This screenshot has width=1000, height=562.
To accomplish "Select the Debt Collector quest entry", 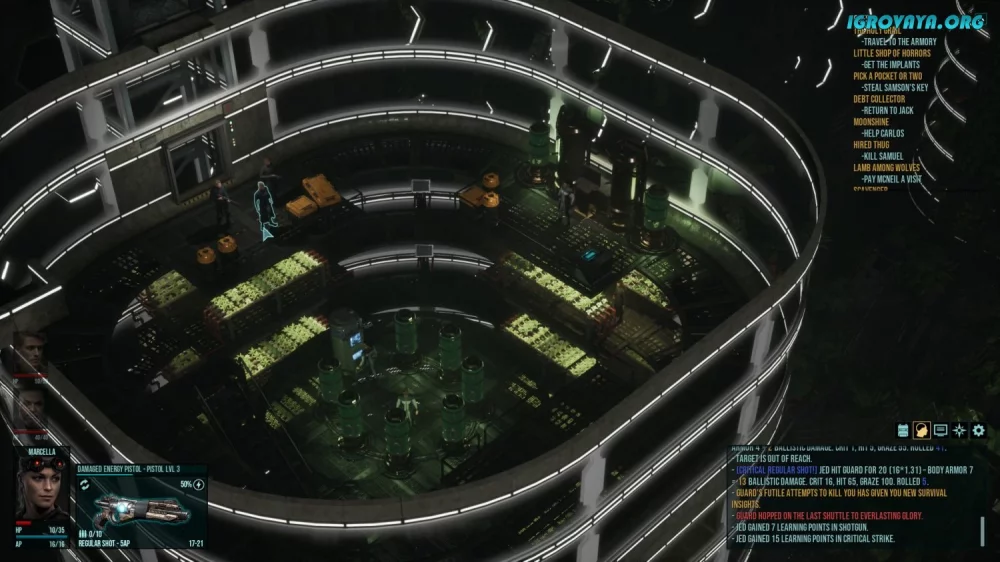I will click(879, 99).
